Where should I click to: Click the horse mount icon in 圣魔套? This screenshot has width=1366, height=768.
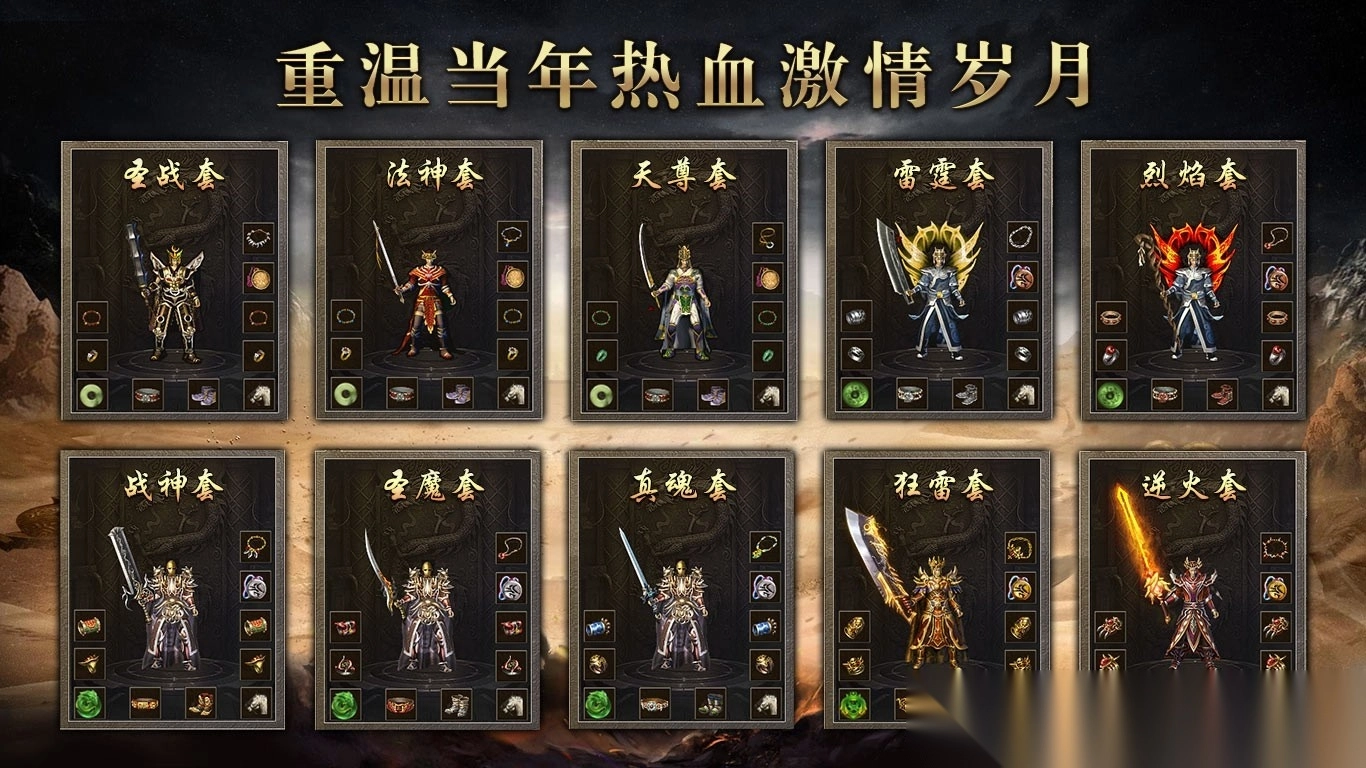(512, 704)
